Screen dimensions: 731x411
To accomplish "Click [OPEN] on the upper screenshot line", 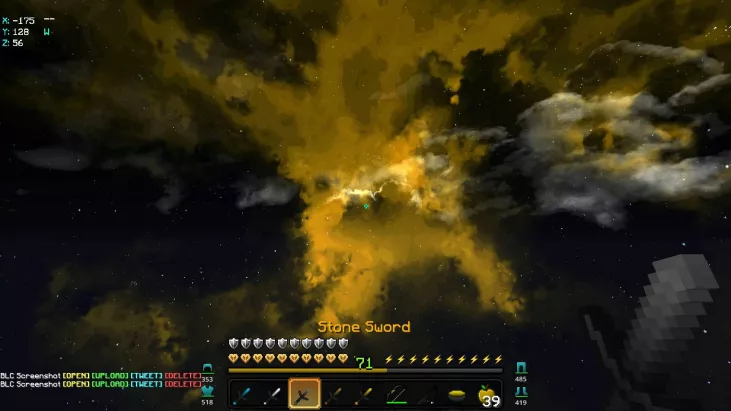I will tap(75, 375).
